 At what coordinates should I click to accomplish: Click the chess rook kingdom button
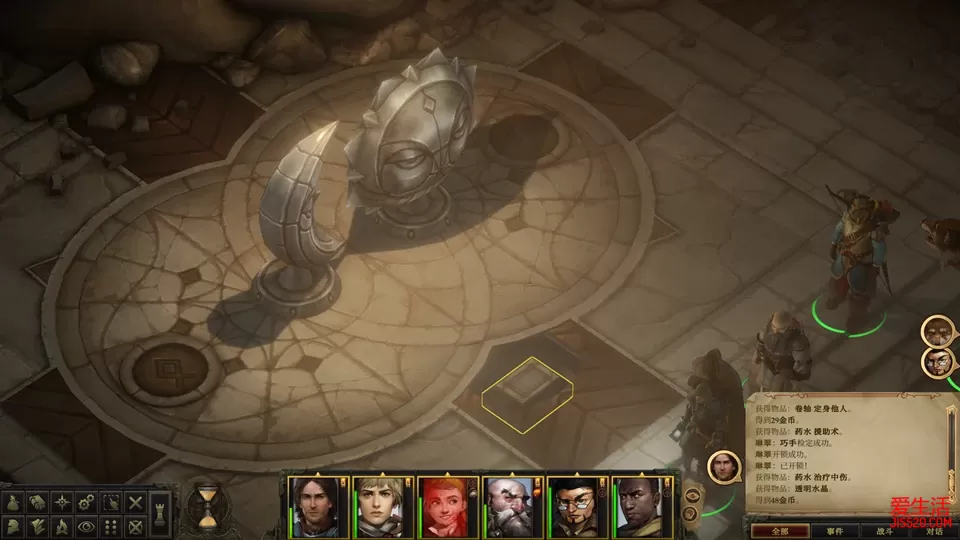(162, 514)
